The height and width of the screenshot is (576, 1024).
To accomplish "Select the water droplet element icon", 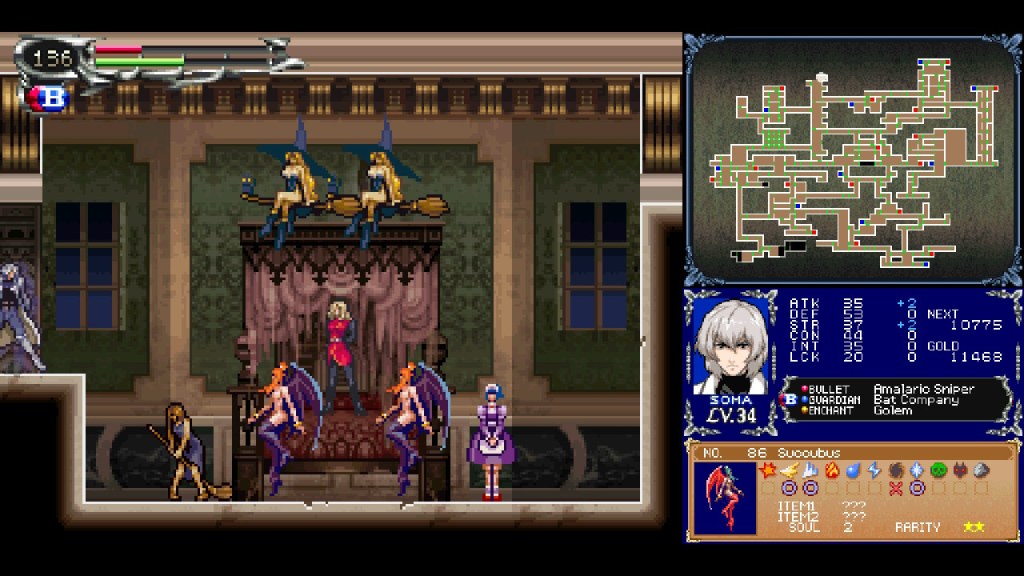I will (853, 470).
